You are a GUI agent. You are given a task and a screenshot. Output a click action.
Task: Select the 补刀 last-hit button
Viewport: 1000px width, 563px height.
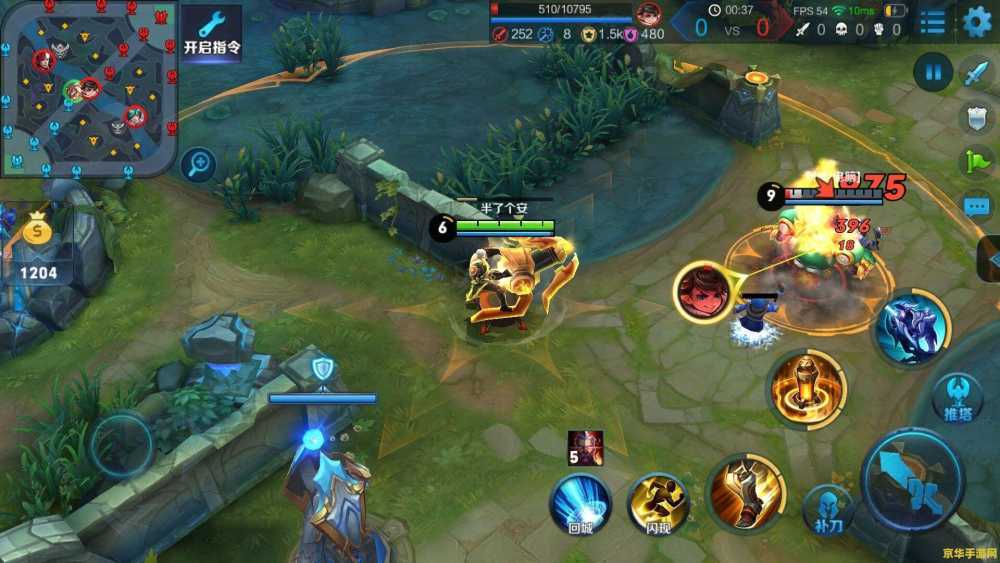click(828, 507)
